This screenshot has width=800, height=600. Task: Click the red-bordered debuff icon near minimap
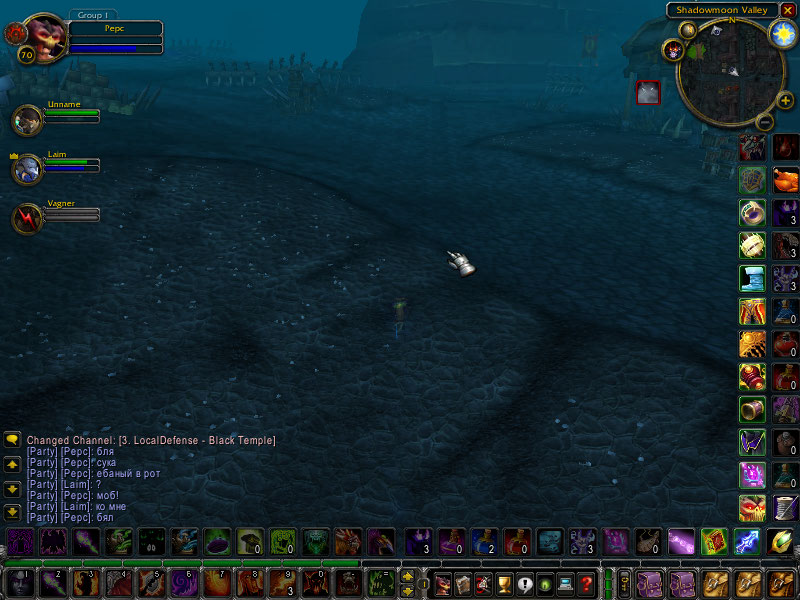pos(648,93)
